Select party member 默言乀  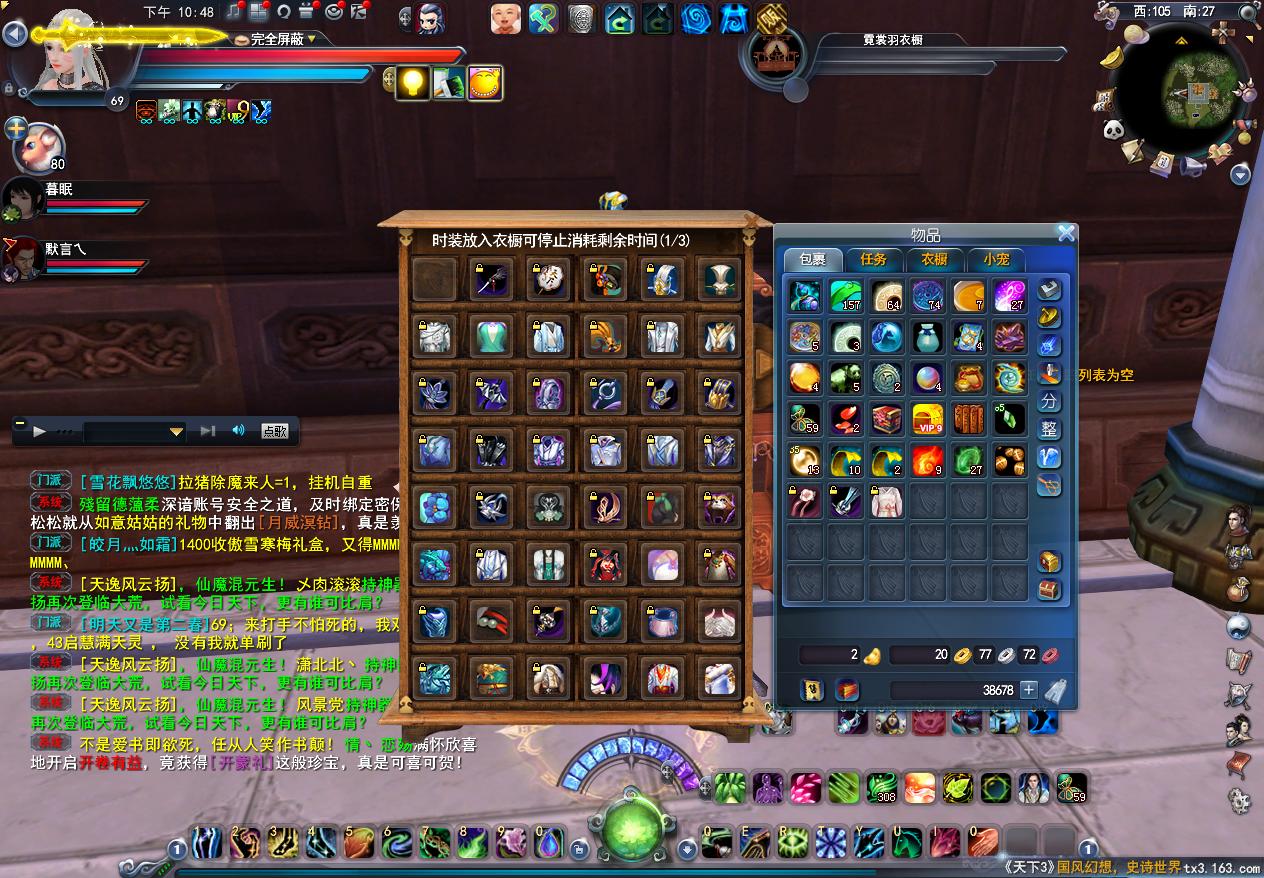tap(22, 257)
